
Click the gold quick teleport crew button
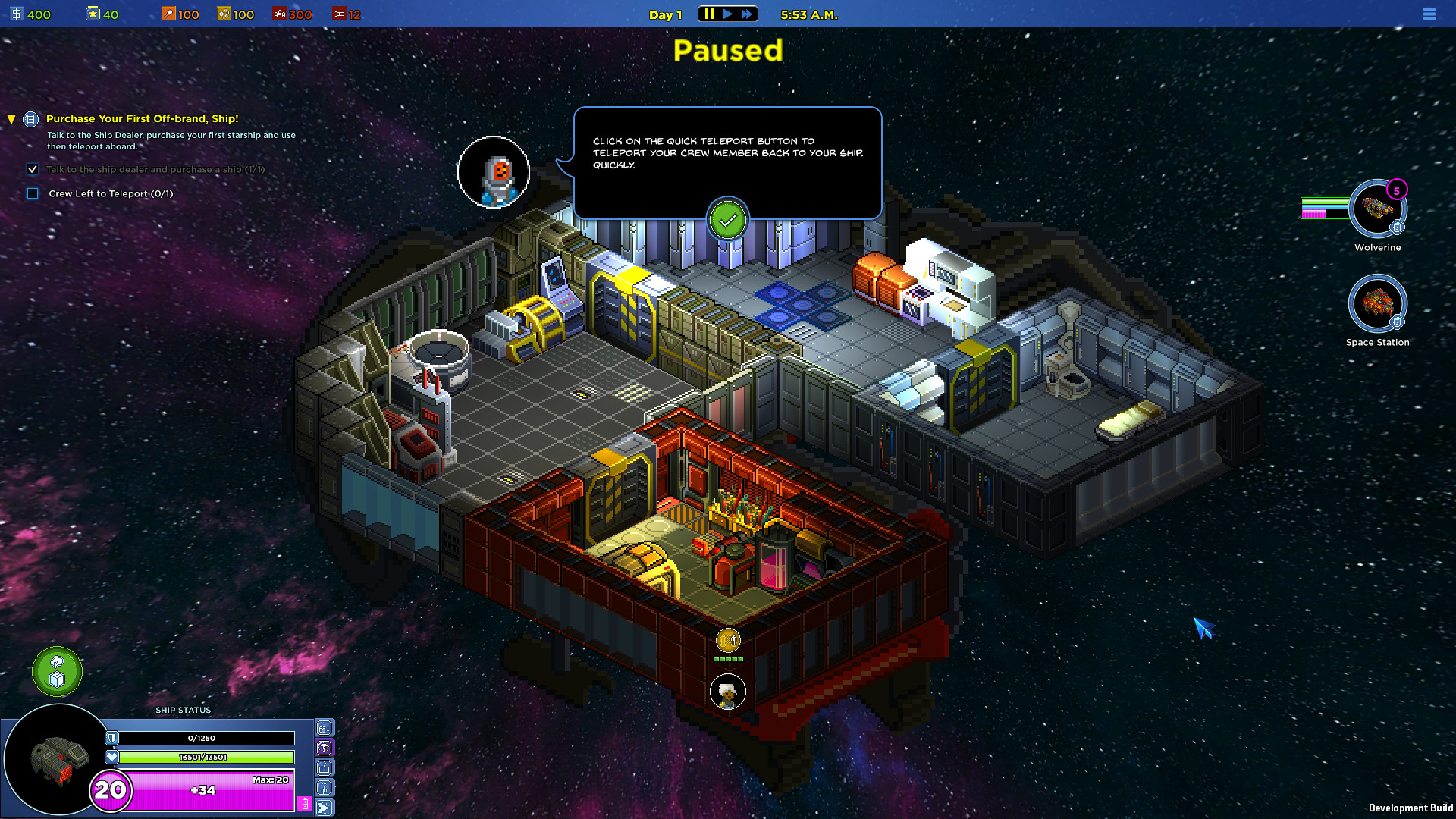[728, 641]
